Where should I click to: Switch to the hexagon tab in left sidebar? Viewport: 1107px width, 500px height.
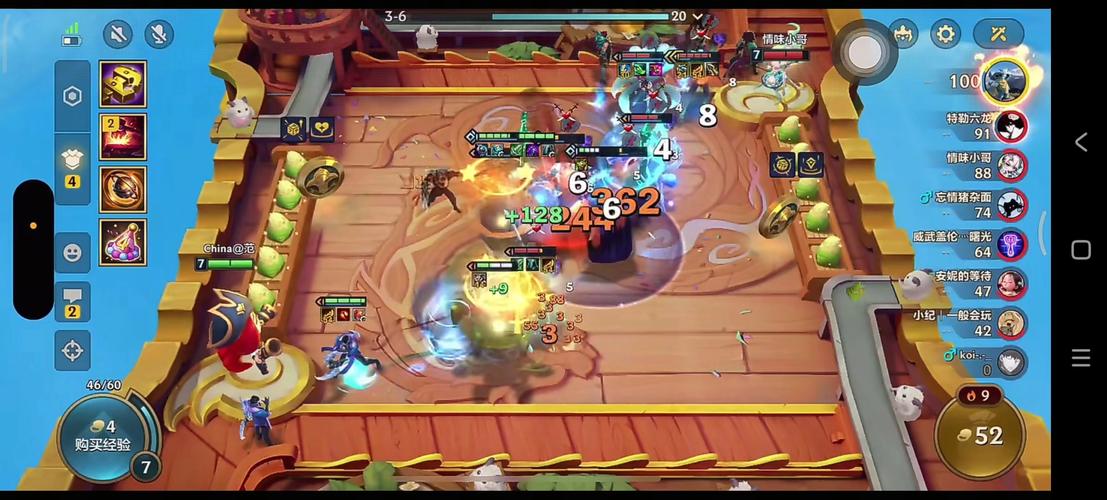click(72, 96)
